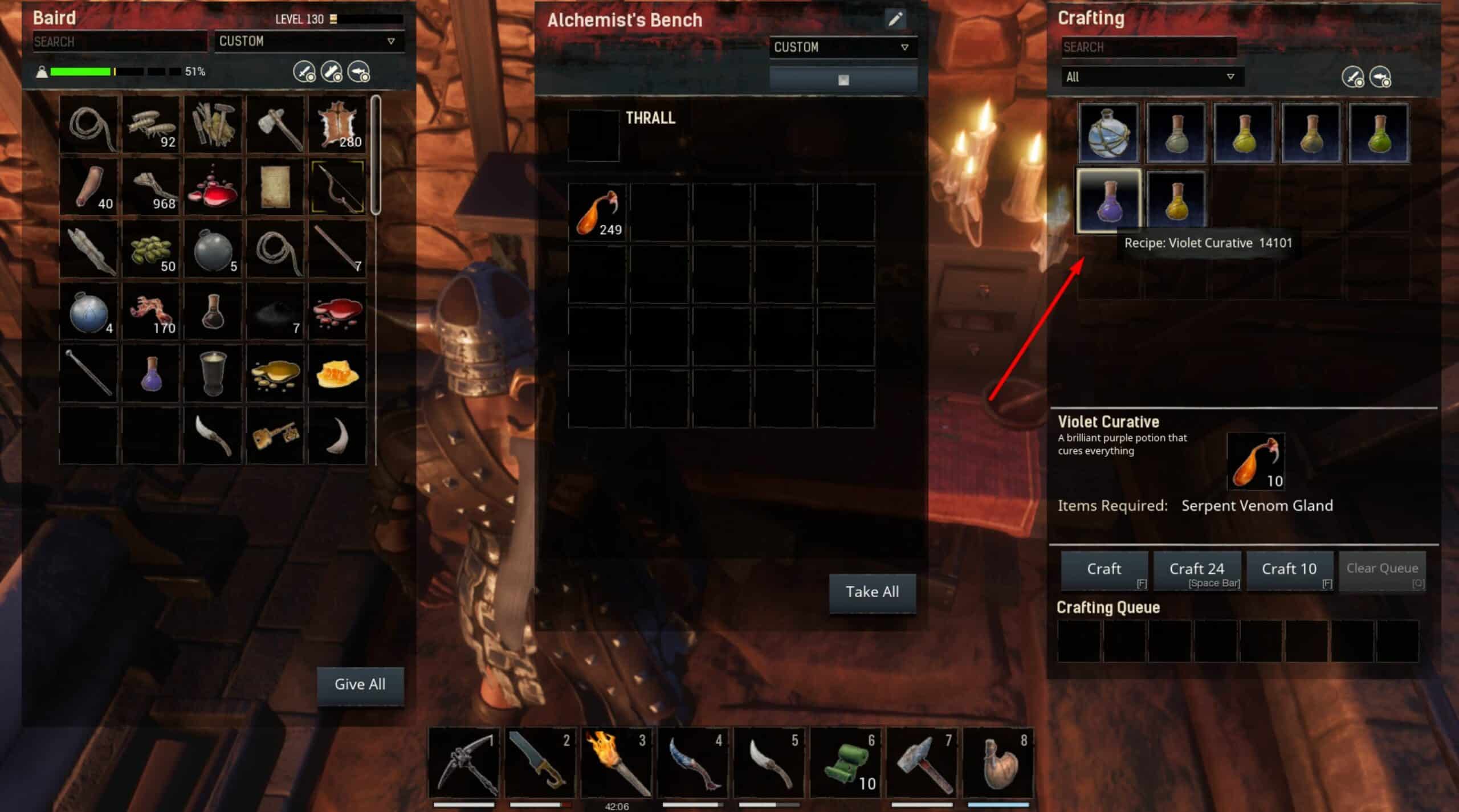The image size is (1459, 812).
Task: Click the purple potion in Baird's inventory
Action: point(151,373)
